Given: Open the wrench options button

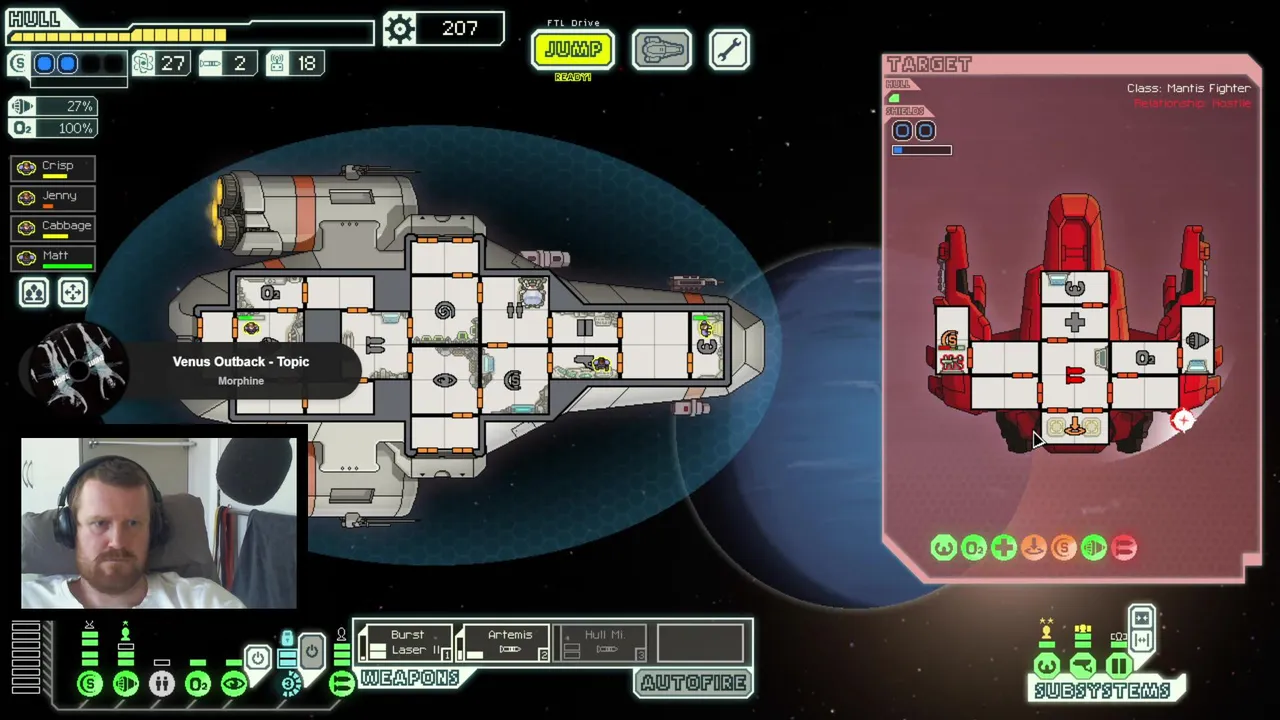Looking at the screenshot, I should click(x=729, y=49).
